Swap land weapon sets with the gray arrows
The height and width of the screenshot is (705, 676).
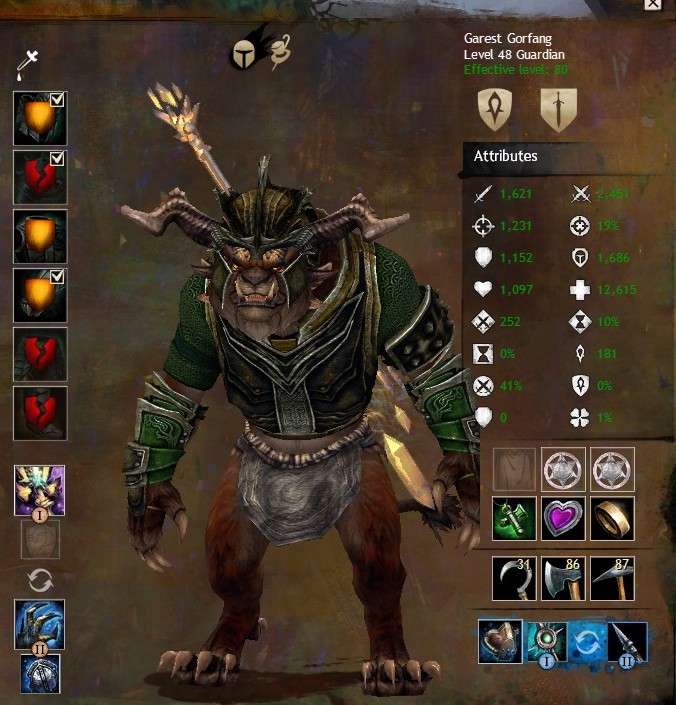pyautogui.click(x=40, y=579)
